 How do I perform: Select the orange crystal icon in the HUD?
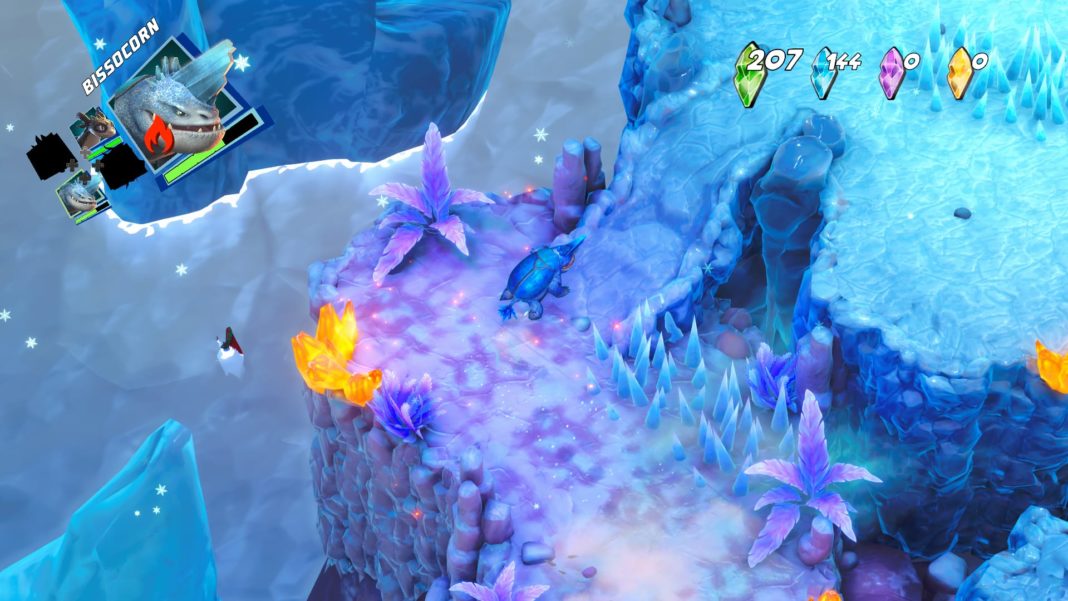click(x=960, y=73)
